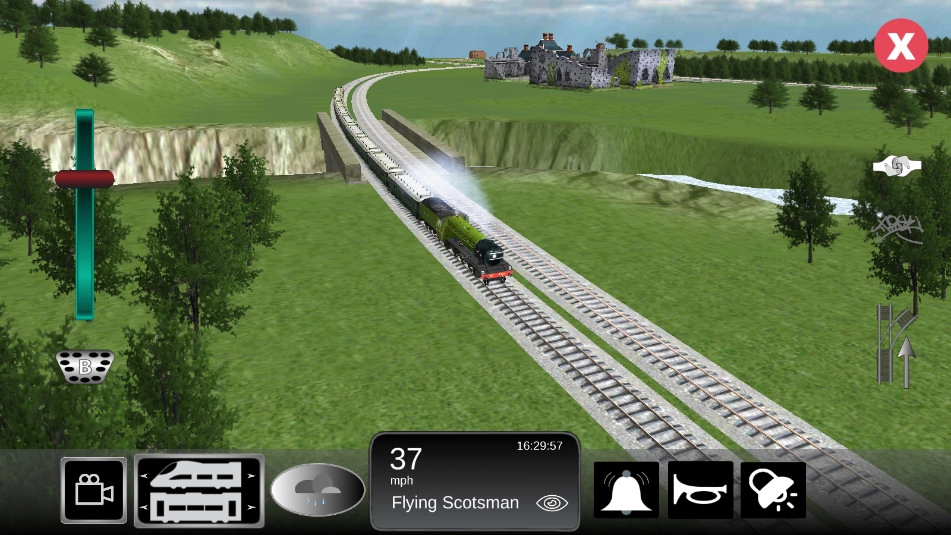Toggle the train headlight
951x535 pixels.
click(x=773, y=490)
